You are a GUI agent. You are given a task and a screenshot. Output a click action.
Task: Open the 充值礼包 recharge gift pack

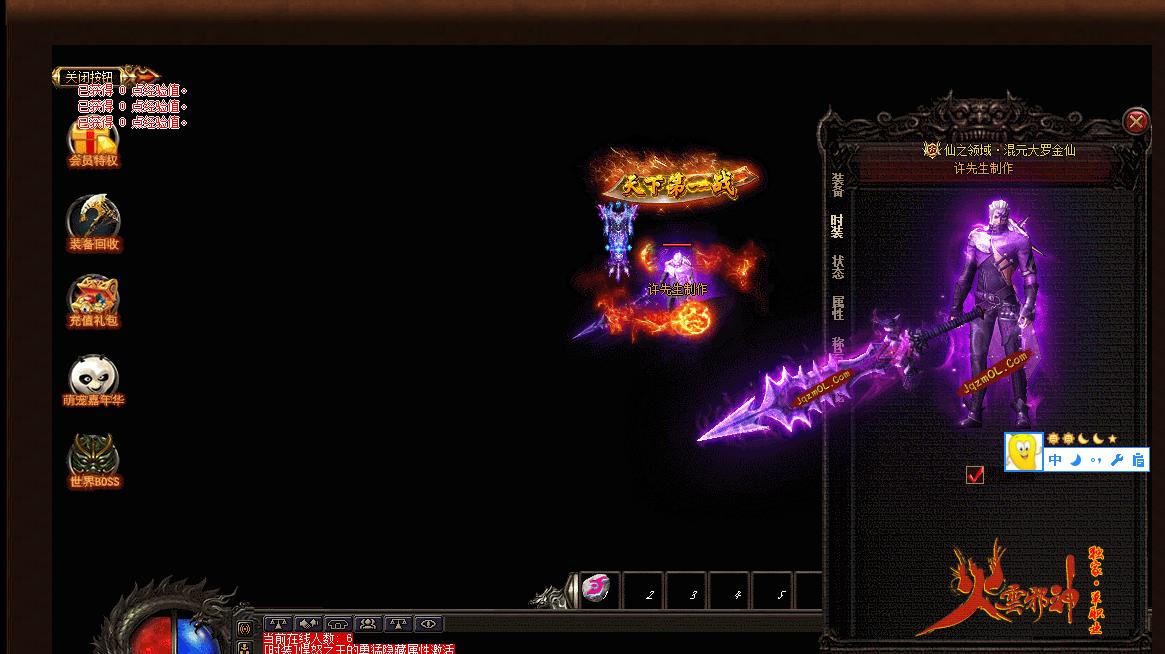pyautogui.click(x=93, y=301)
